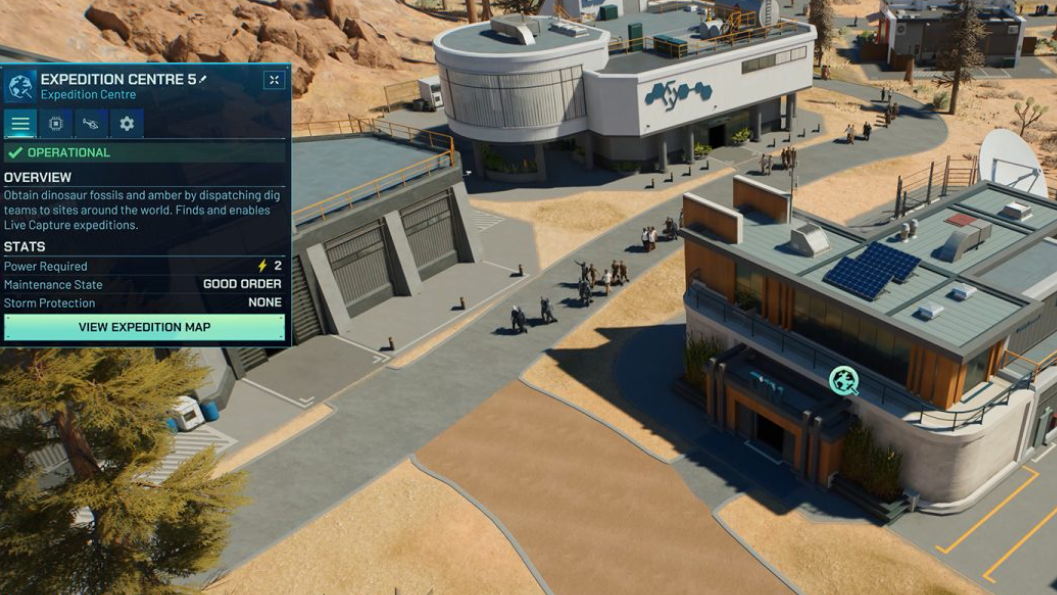Rename building with the pencil edit icon

coord(204,78)
